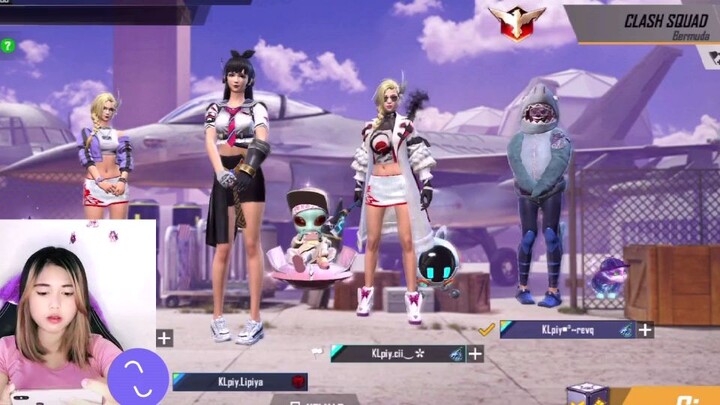Open the green question mark help icon

coord(8,45)
